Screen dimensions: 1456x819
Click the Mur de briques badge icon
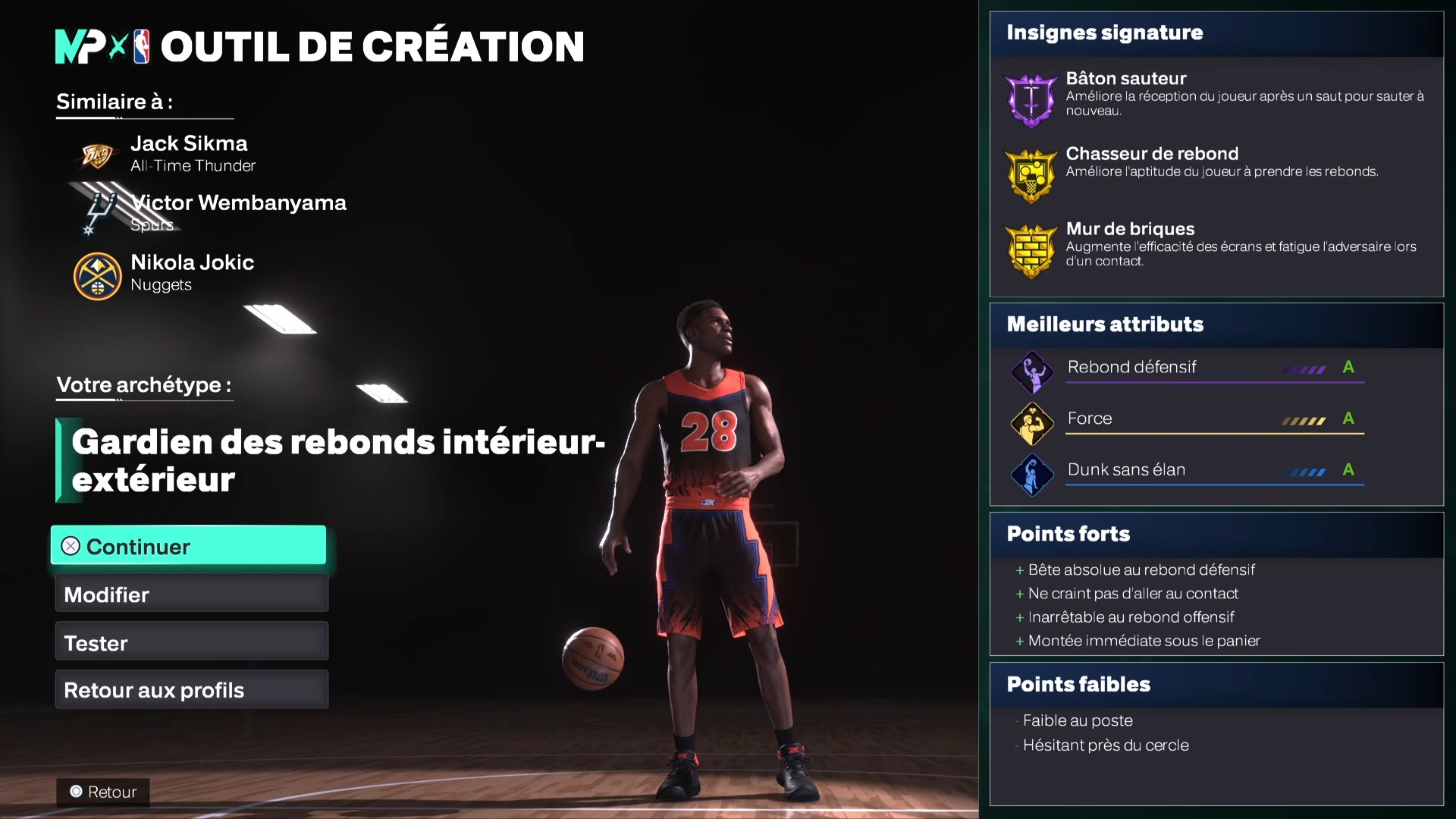tap(1031, 250)
